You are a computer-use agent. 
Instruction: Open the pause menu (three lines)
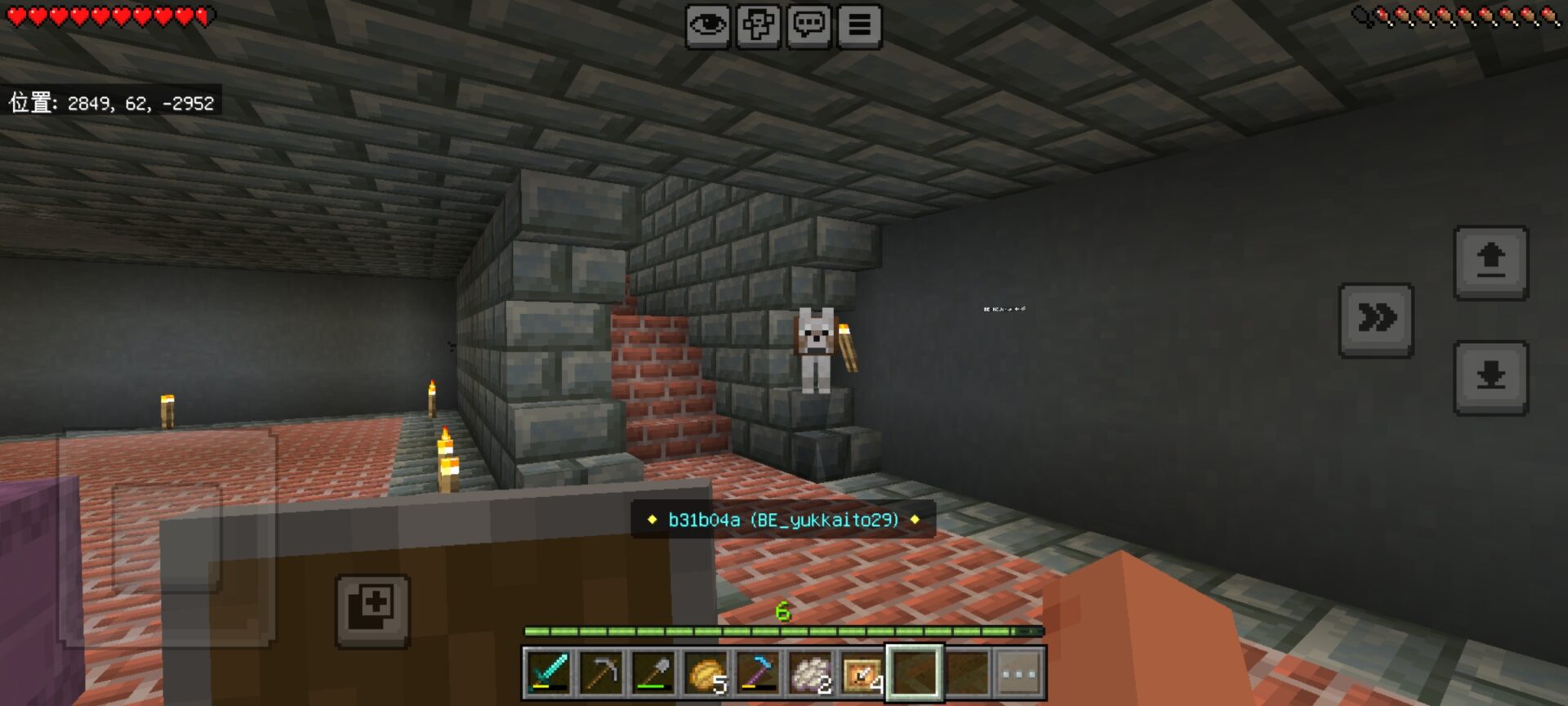(859, 26)
